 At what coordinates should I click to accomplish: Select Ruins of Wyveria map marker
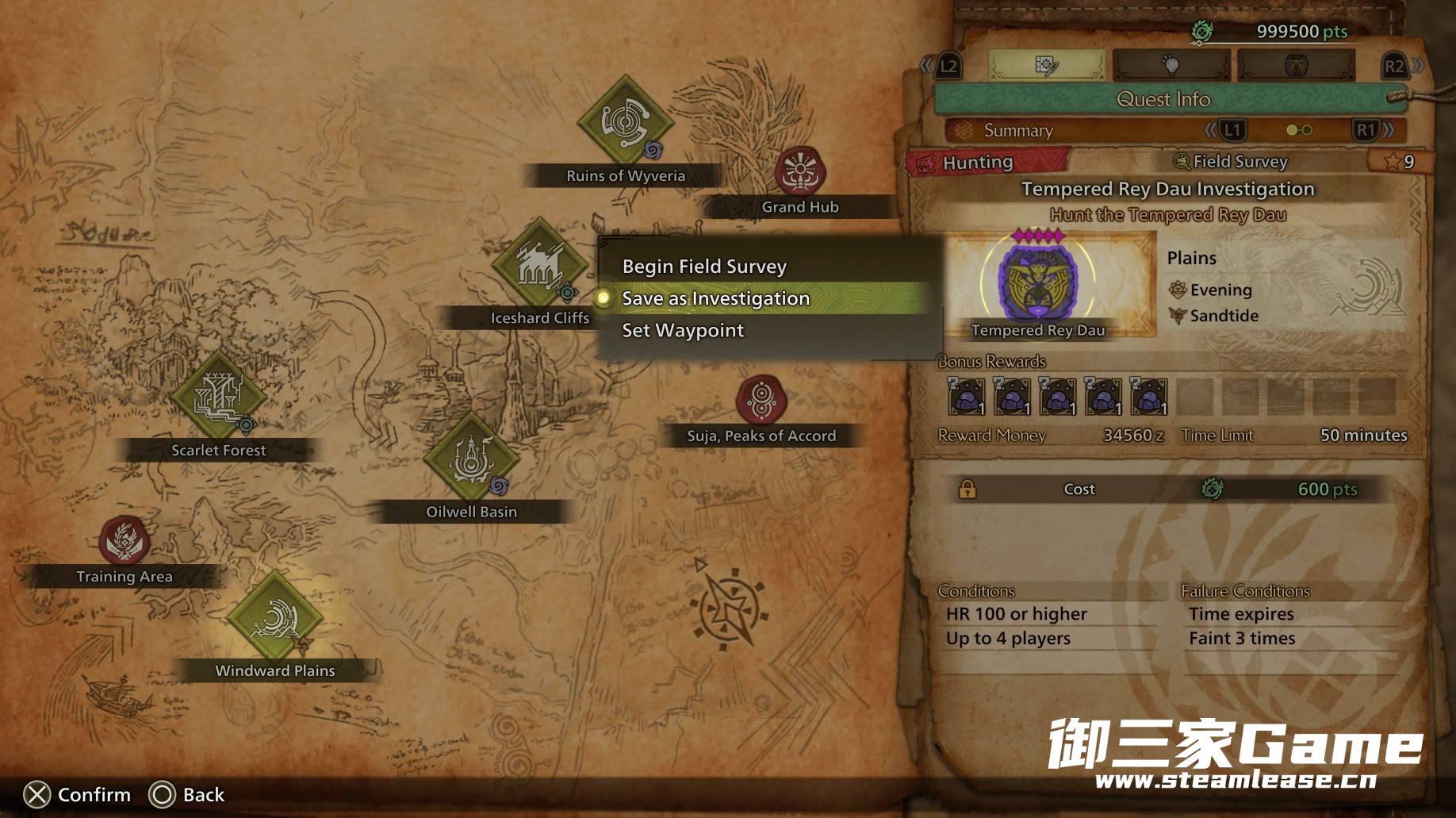tap(625, 123)
